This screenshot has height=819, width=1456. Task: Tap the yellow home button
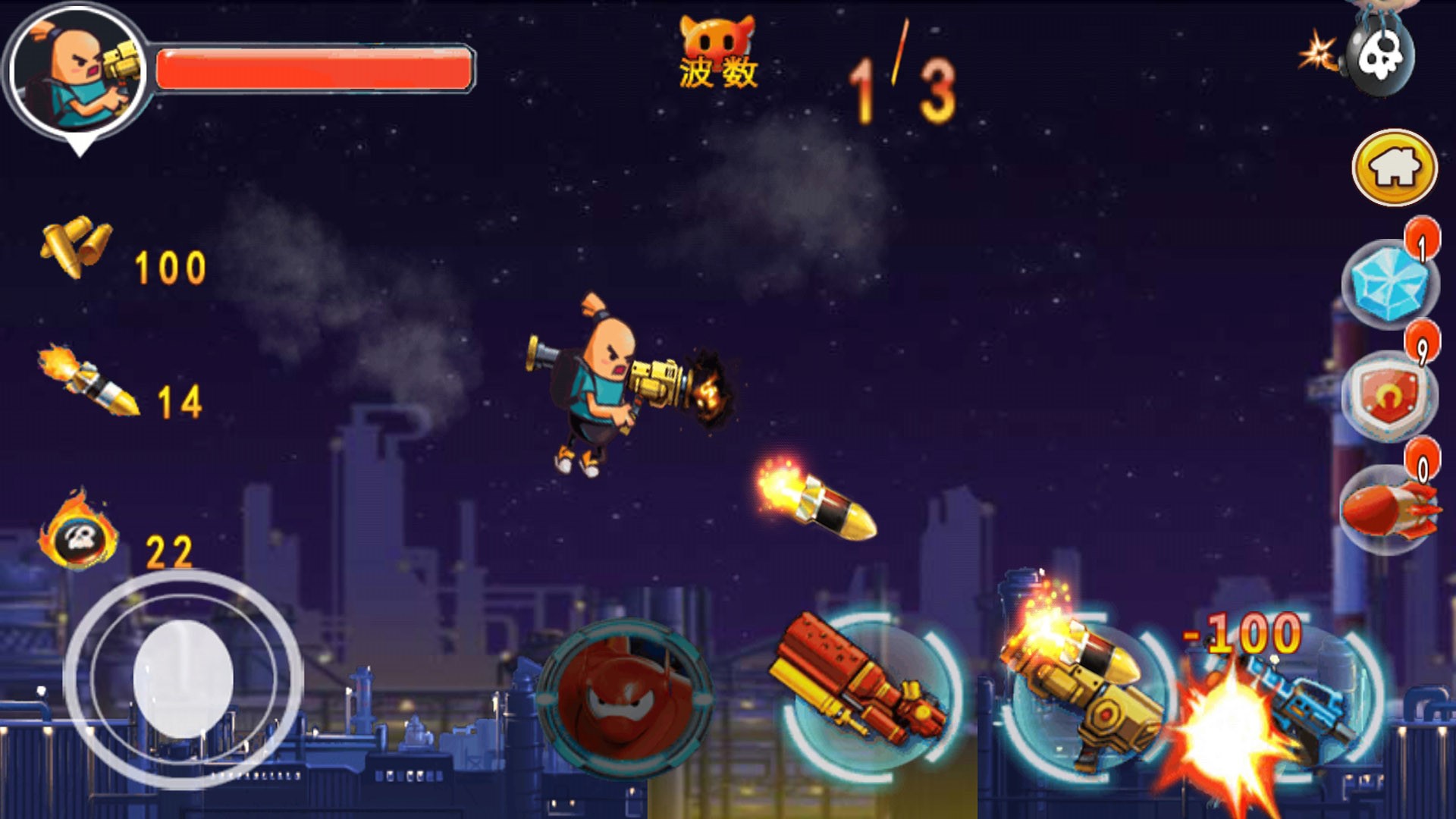pos(1394,168)
